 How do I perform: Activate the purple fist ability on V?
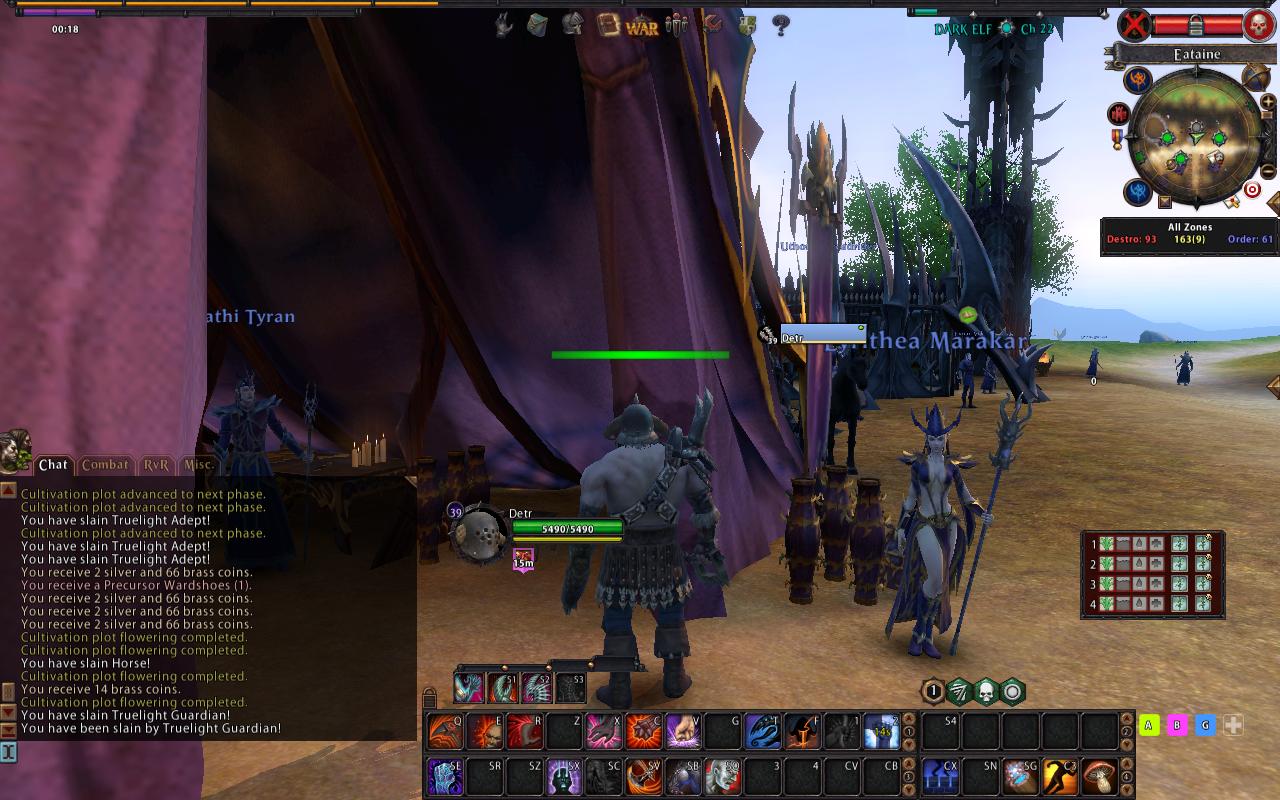(x=683, y=732)
